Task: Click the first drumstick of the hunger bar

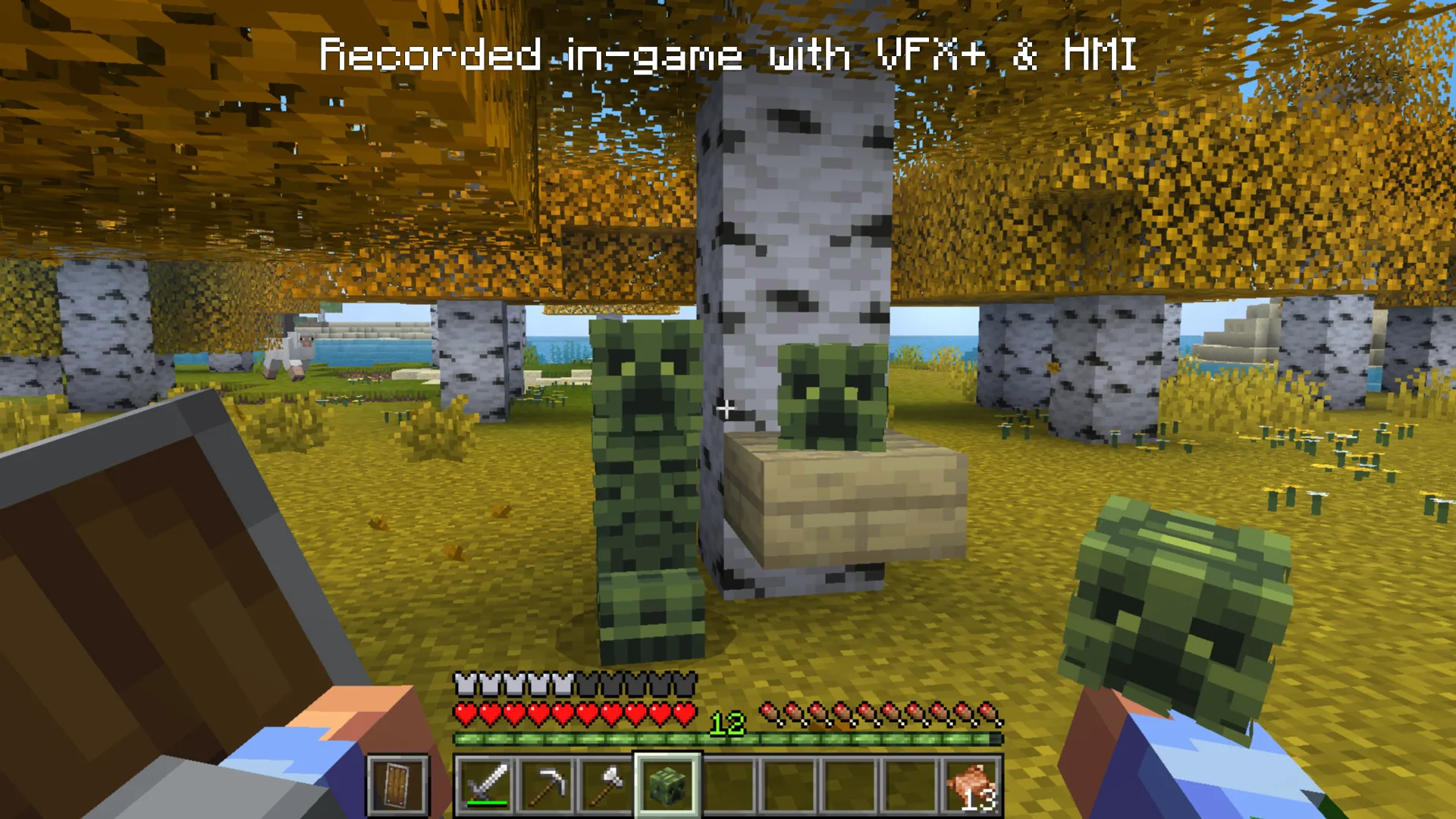Action: click(x=771, y=711)
